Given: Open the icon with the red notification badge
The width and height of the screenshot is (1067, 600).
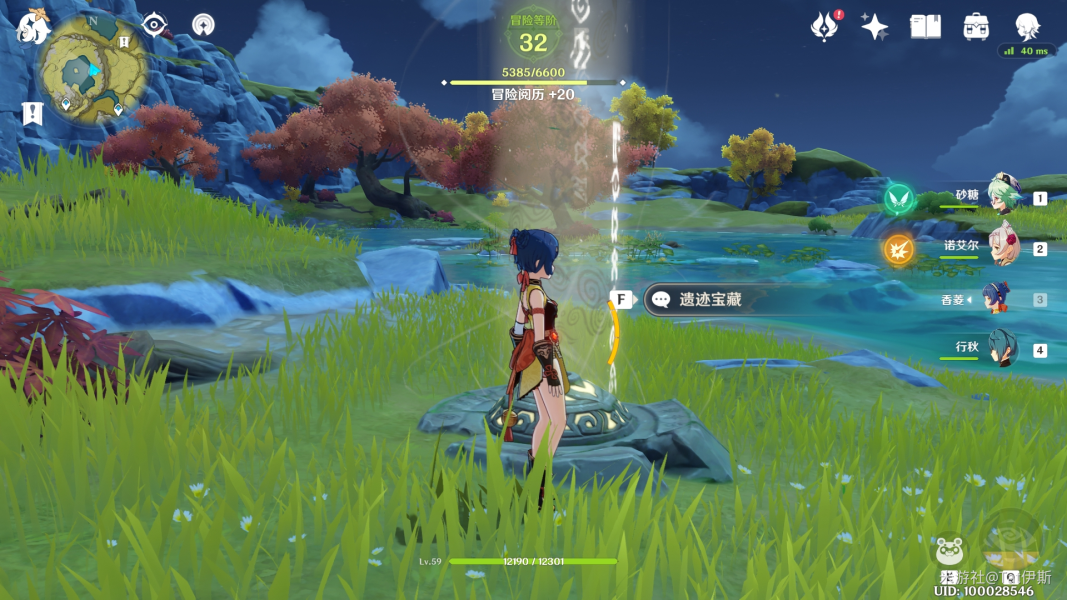Looking at the screenshot, I should [825, 27].
